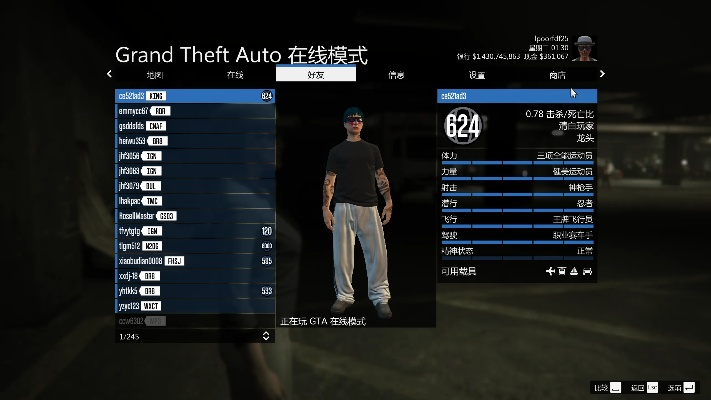This screenshot has width=711, height=400.
Task: Select the 好友 (Friends) tab
Action: [315, 75]
